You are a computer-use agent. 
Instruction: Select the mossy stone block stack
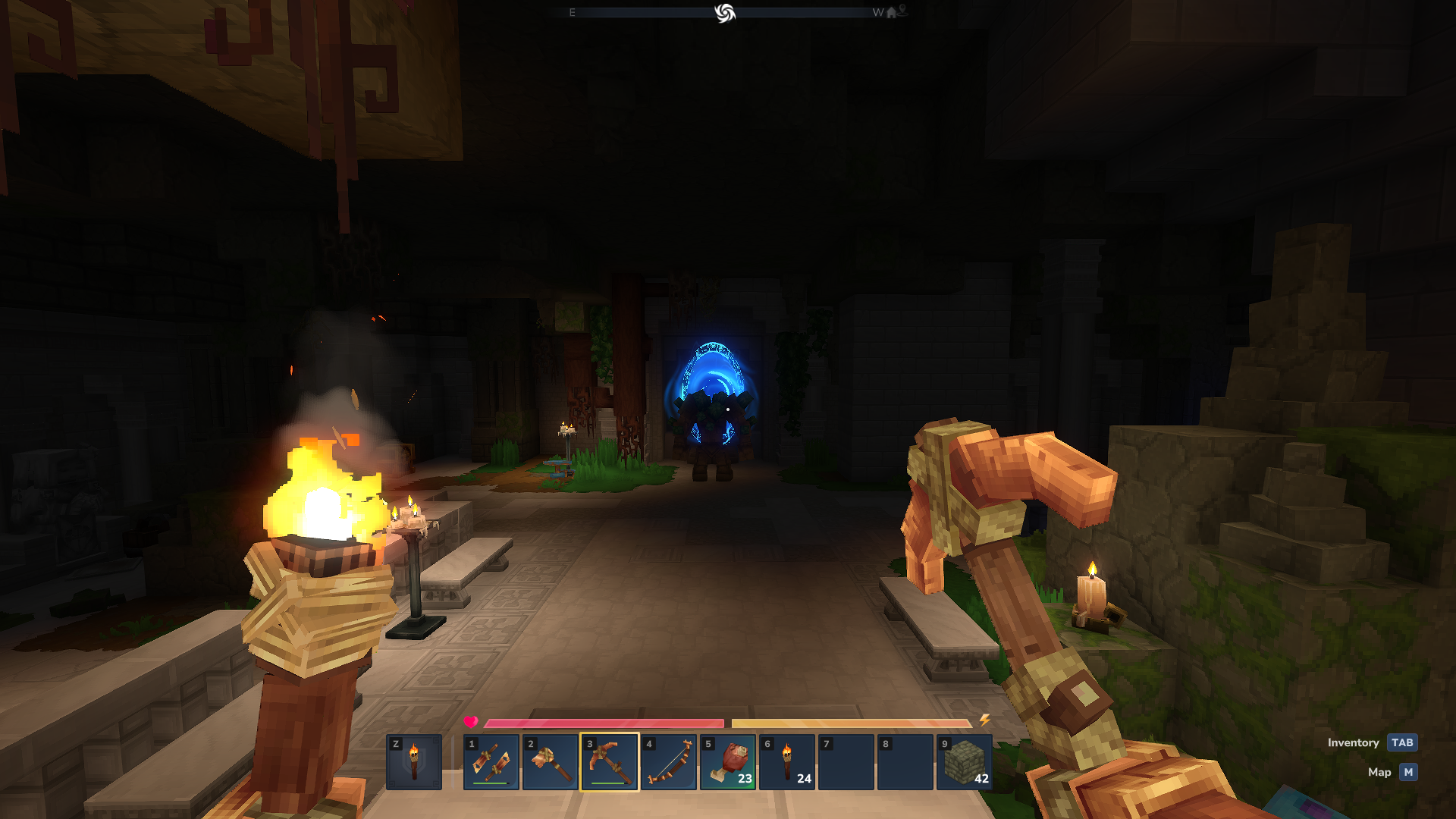[x=965, y=762]
